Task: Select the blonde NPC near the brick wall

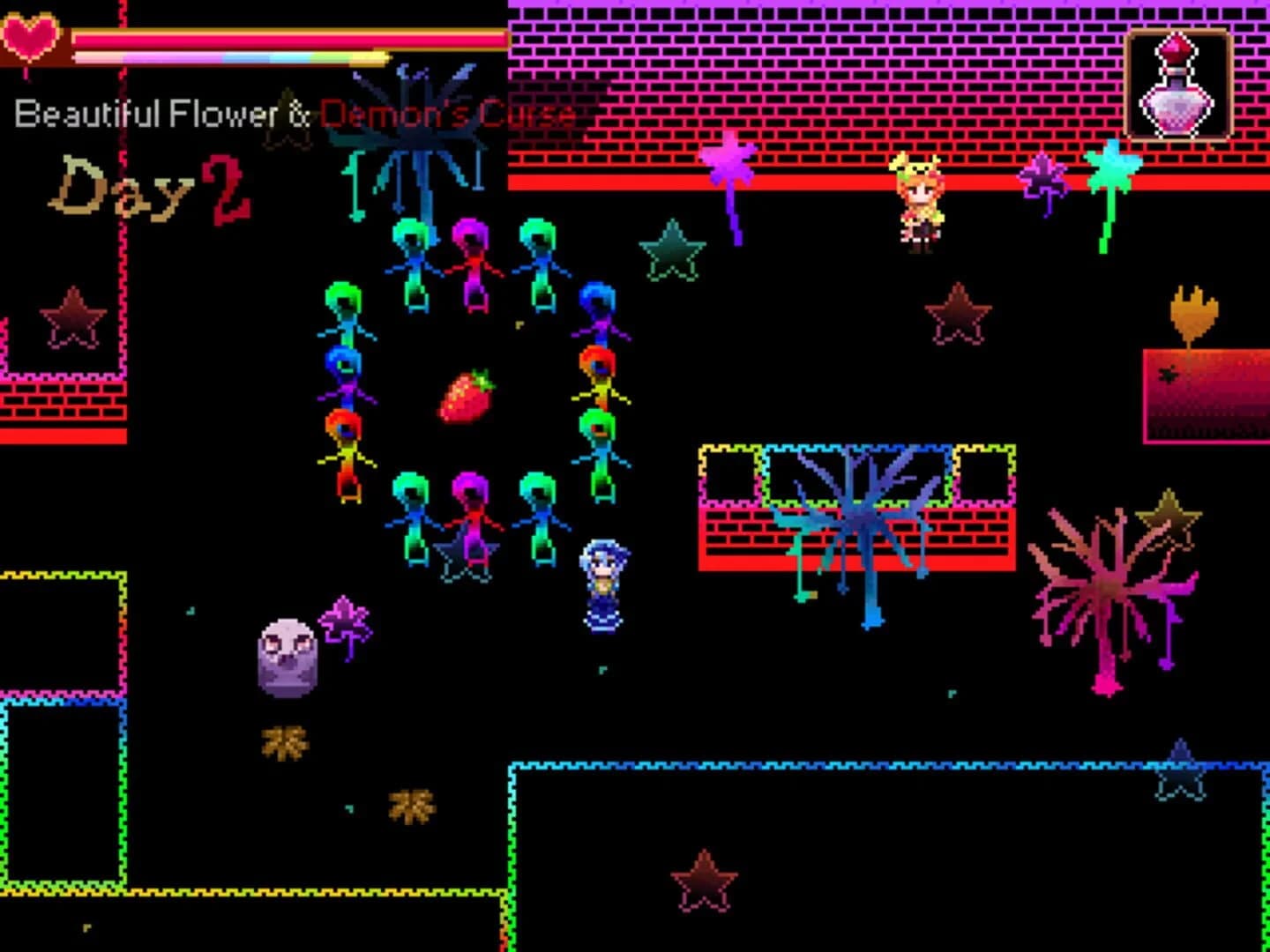Action: click(920, 198)
